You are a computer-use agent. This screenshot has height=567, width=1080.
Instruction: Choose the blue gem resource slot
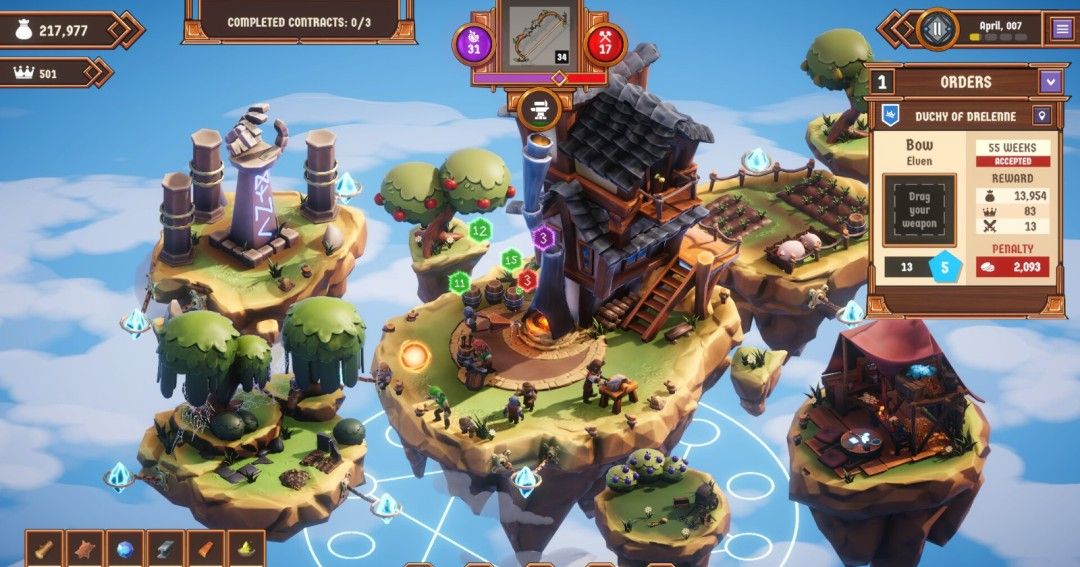[125, 549]
